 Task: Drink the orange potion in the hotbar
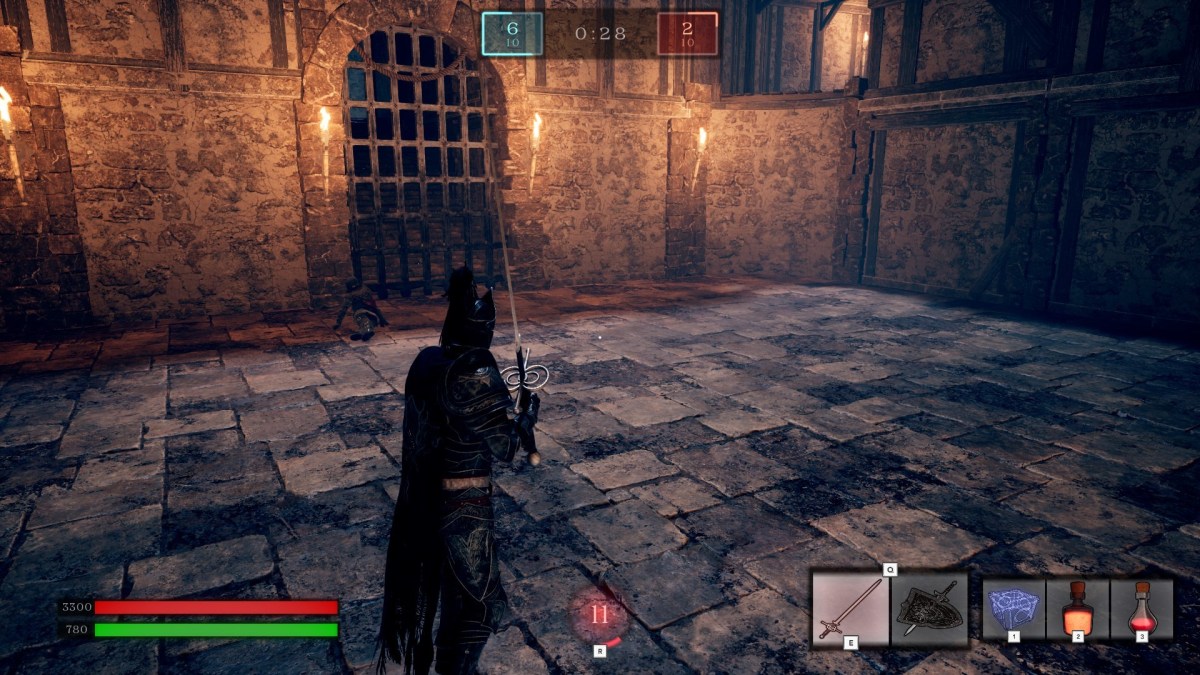[x=1077, y=608]
